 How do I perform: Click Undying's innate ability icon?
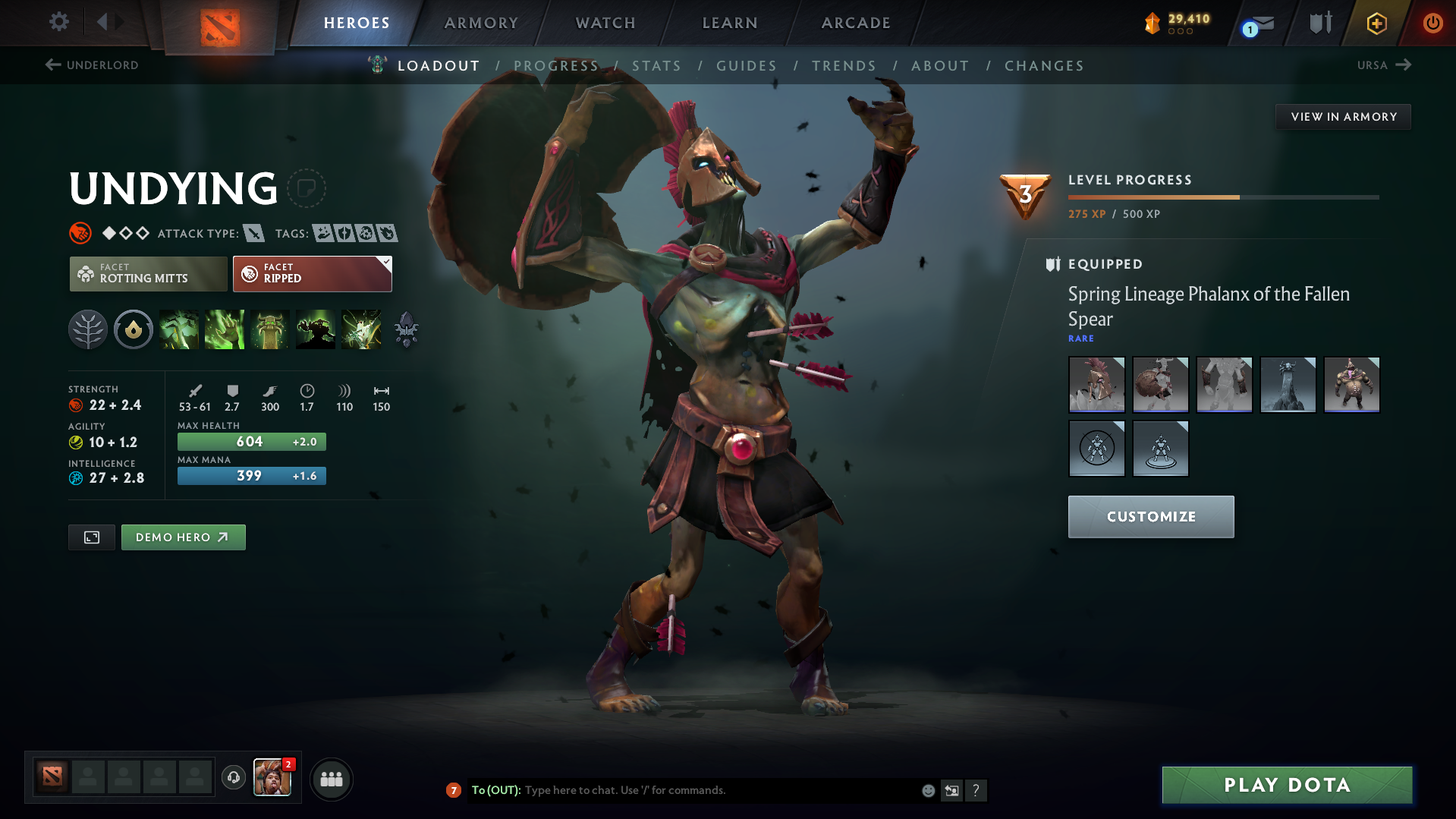(133, 329)
